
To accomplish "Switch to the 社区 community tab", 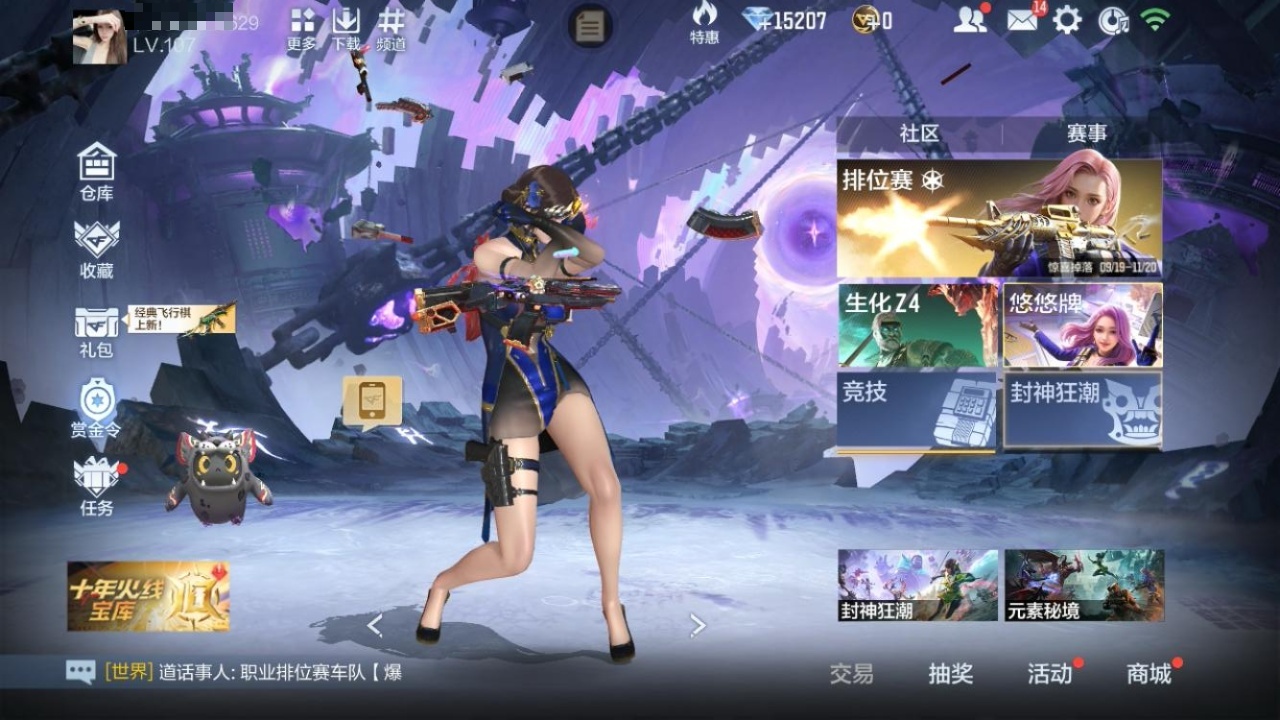I will coord(919,133).
